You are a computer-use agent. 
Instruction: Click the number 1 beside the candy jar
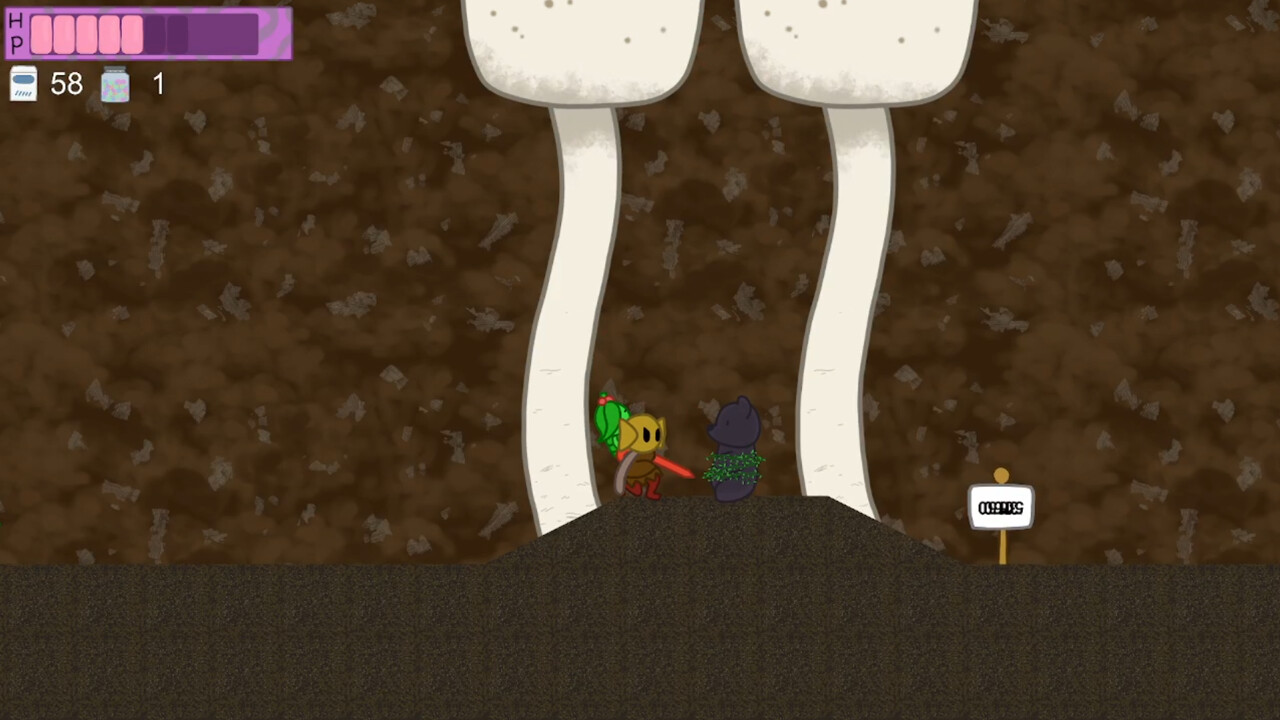tap(158, 84)
